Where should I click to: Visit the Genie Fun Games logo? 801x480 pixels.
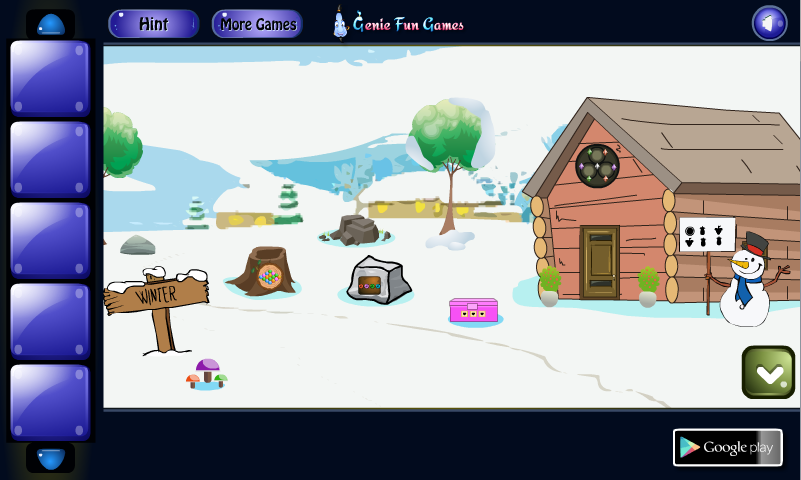398,24
